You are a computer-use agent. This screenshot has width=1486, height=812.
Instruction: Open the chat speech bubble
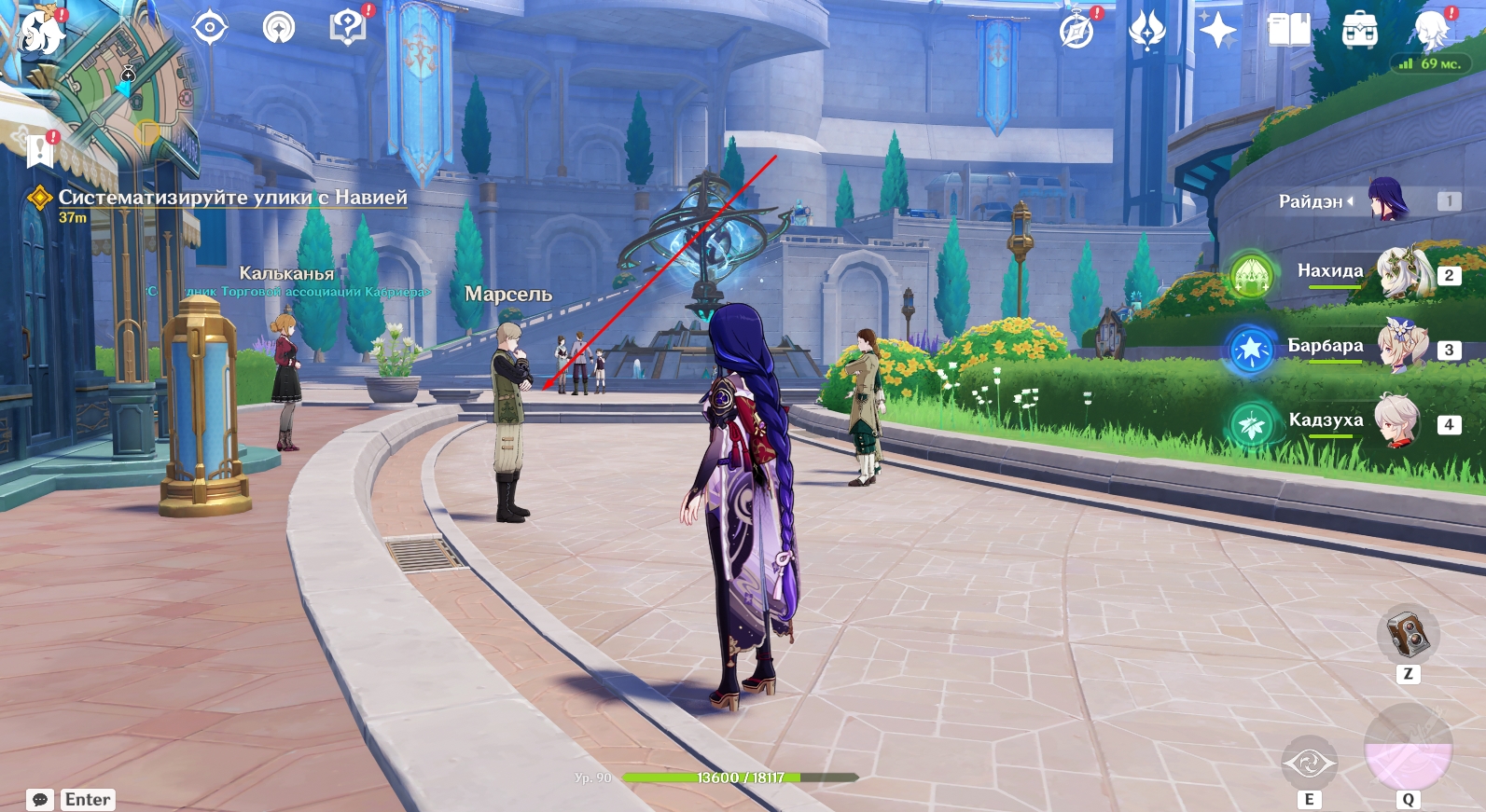pyautogui.click(x=40, y=800)
